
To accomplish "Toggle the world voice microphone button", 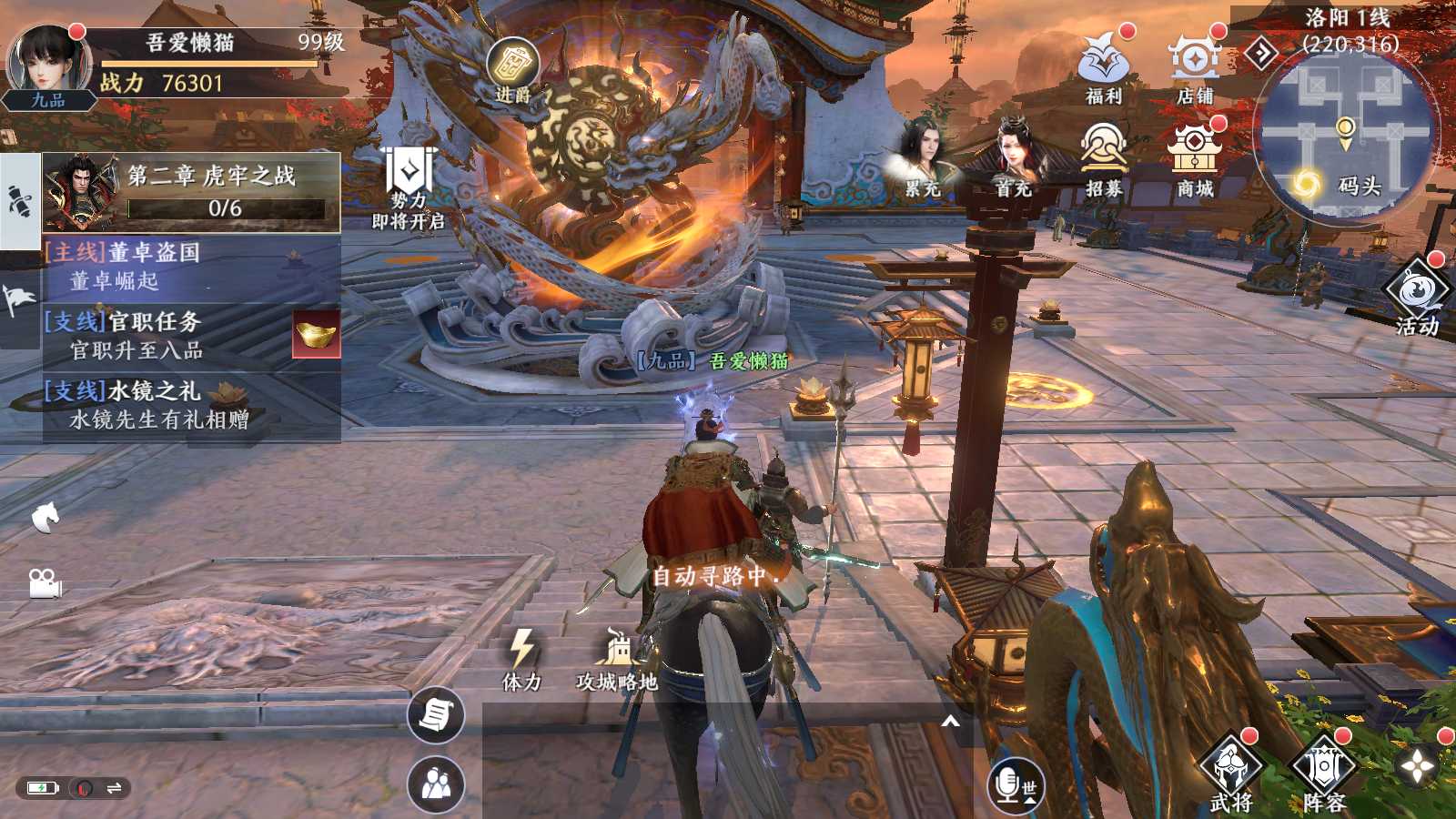I will tap(1016, 785).
